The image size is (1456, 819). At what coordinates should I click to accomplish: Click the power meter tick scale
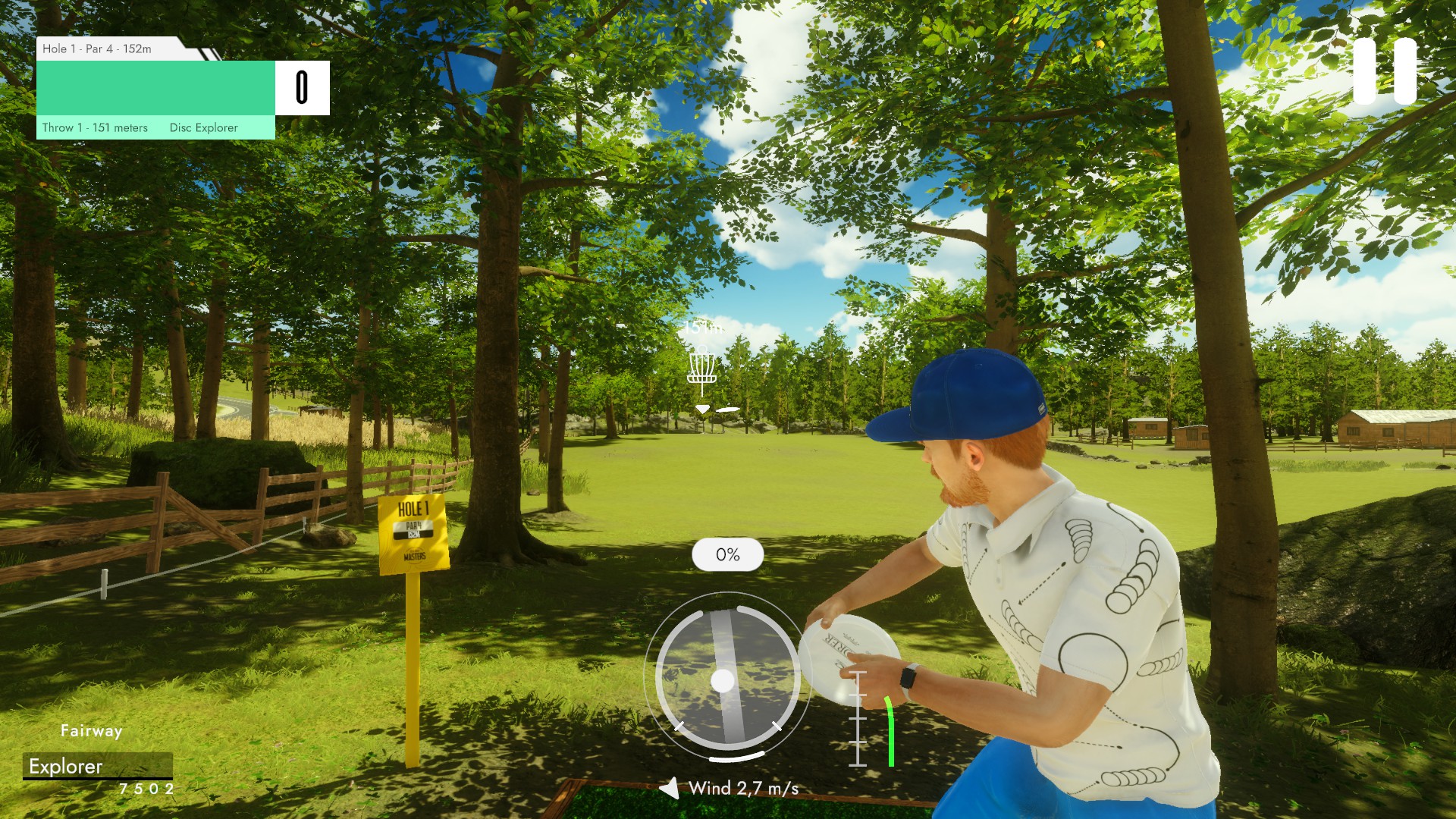pos(858,717)
